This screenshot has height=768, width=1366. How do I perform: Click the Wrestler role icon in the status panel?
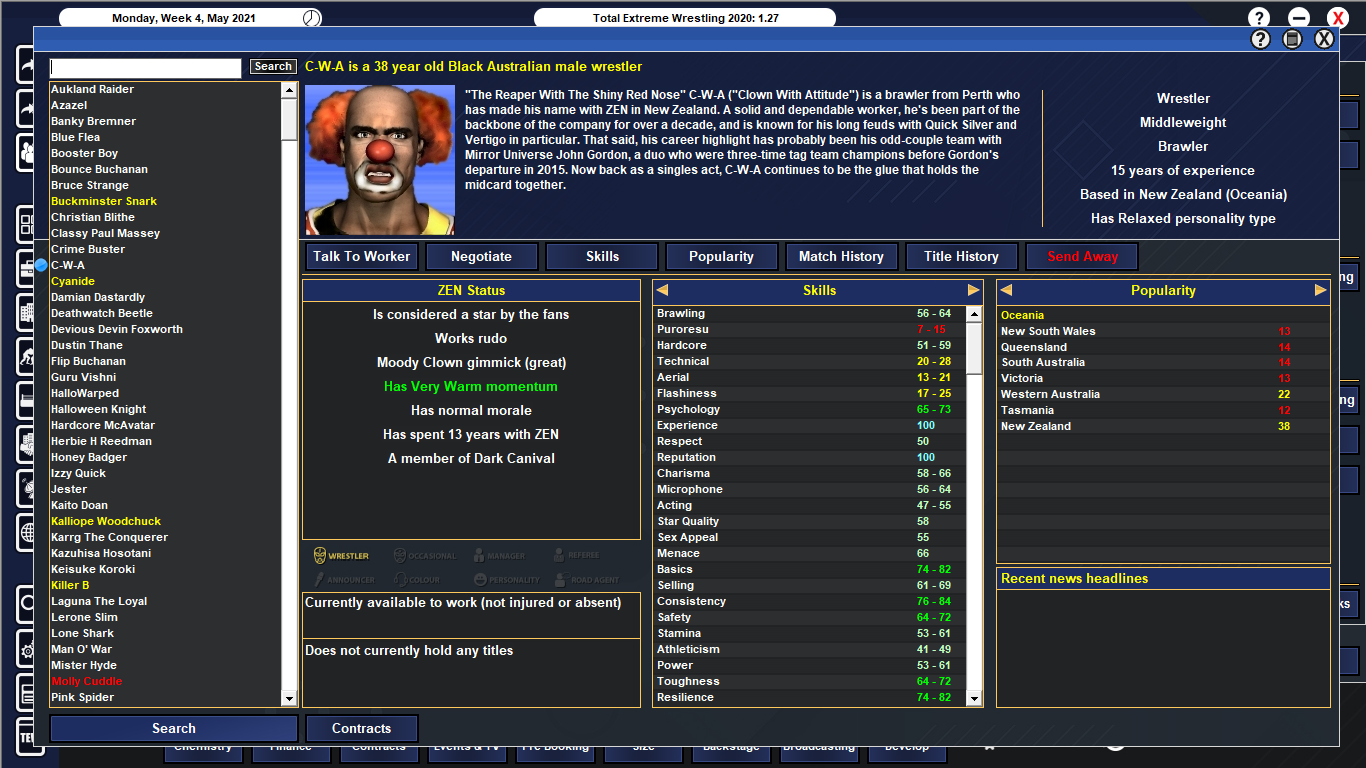320,555
